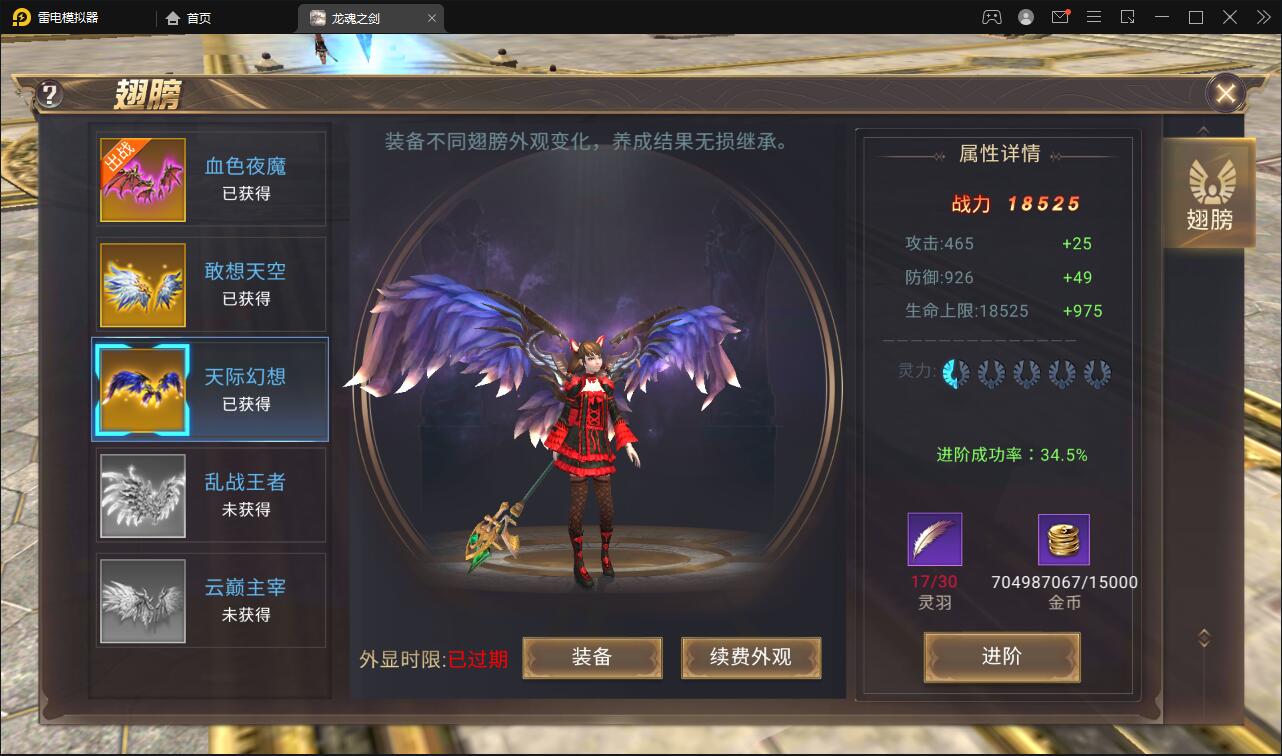Viewport: 1282px width, 756px height.
Task: Click the up chevron above the 翅膀 side tab
Action: (x=1203, y=128)
